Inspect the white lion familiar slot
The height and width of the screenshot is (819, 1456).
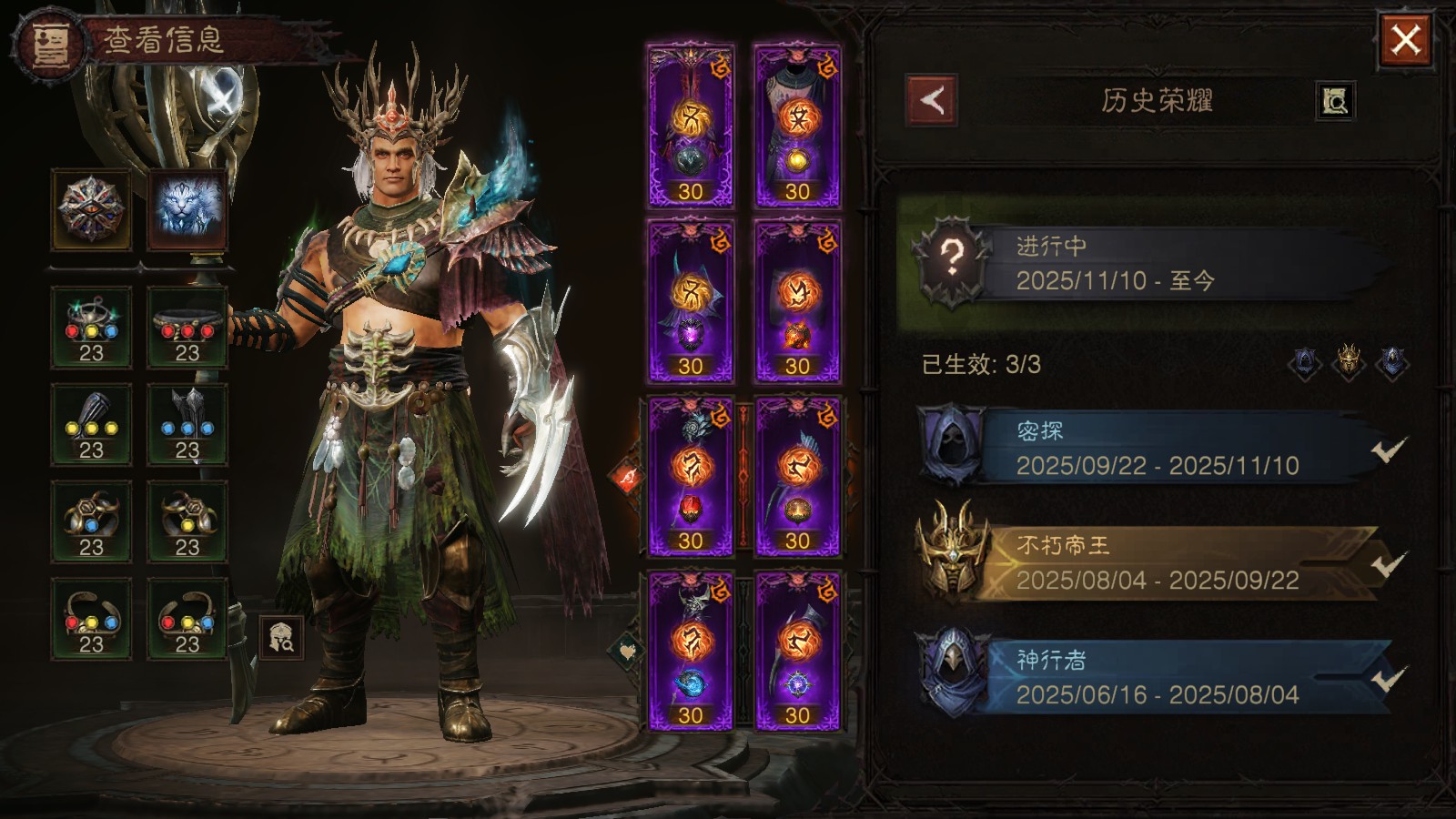[187, 210]
